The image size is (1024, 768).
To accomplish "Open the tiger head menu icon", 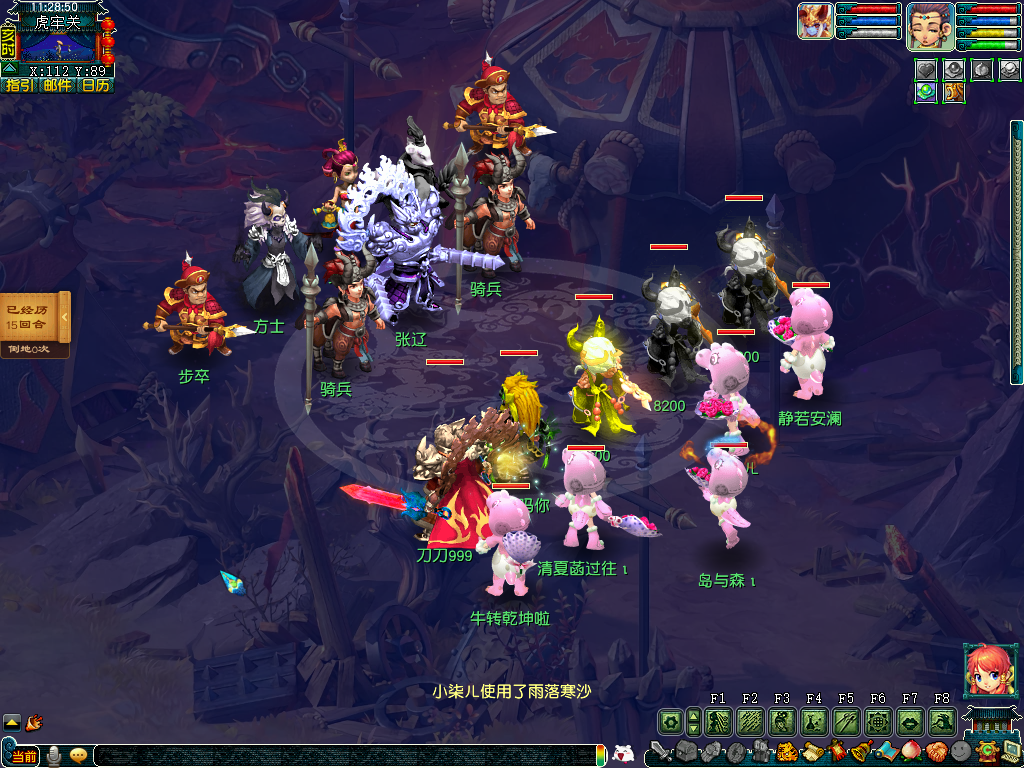I will pyautogui.click(x=786, y=751).
